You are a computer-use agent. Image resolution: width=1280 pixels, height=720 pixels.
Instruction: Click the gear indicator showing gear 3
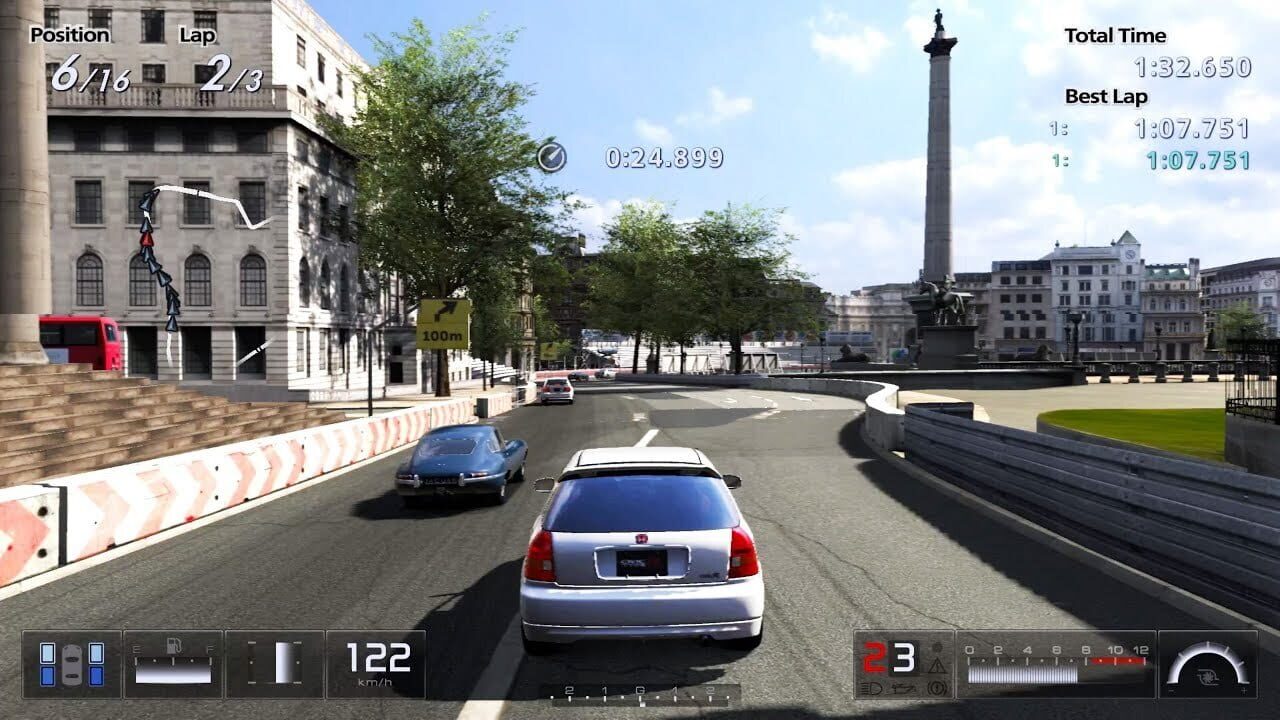[x=904, y=658]
